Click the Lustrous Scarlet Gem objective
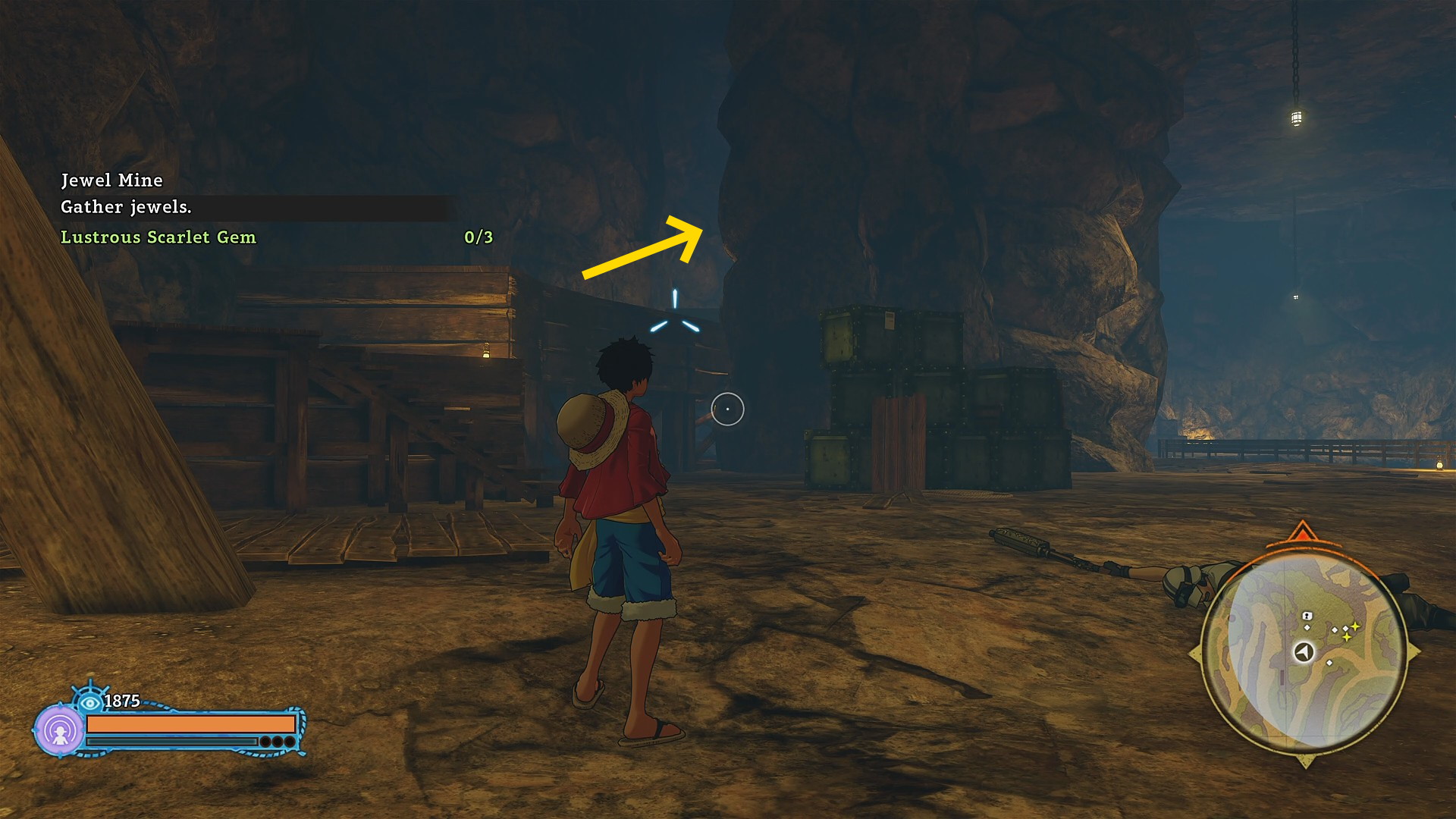Screen dimensions: 1456x819 [158, 237]
